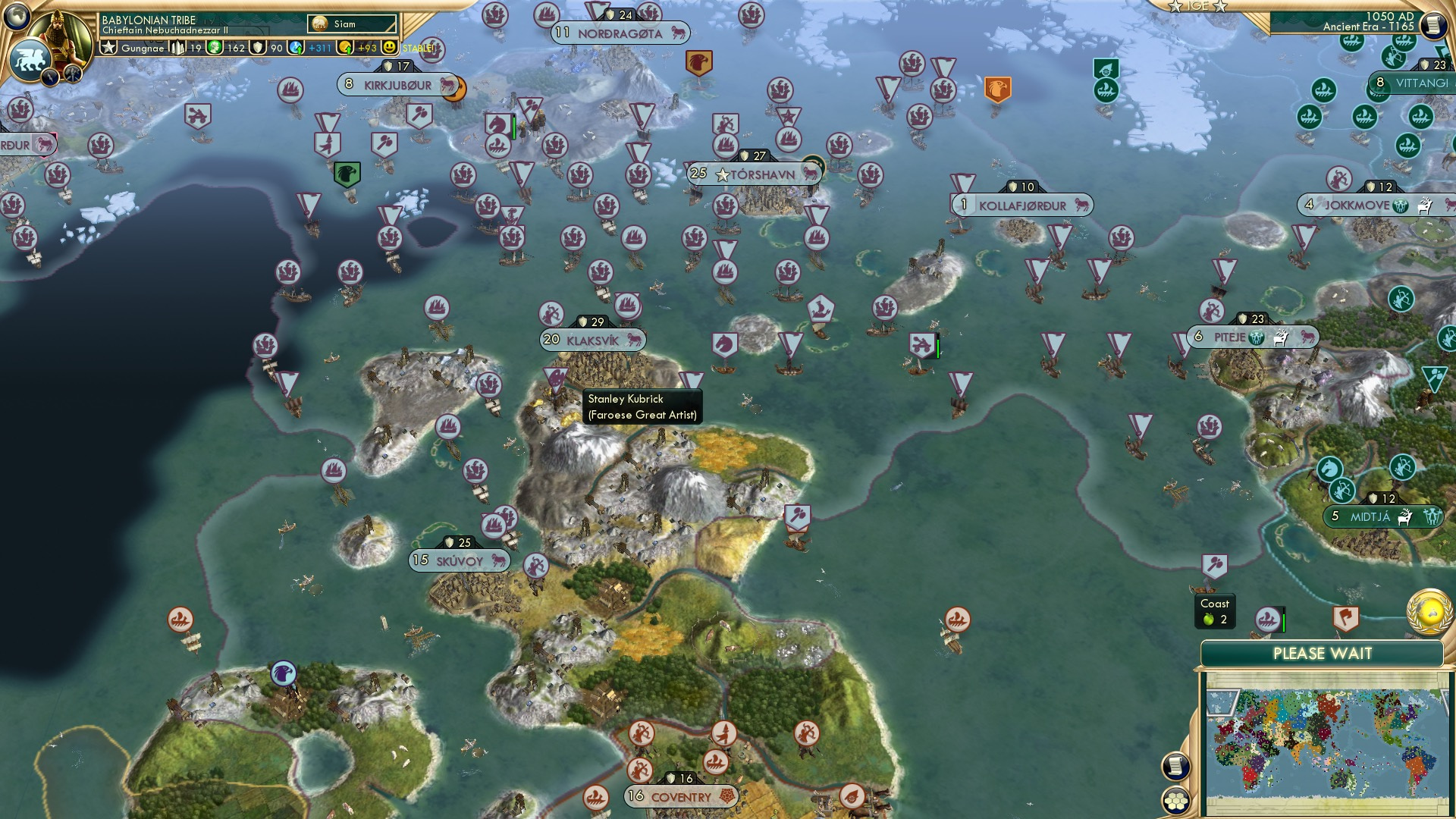The image size is (1456, 819).
Task: Click the green culture indicator showing 162
Action: pyautogui.click(x=215, y=47)
